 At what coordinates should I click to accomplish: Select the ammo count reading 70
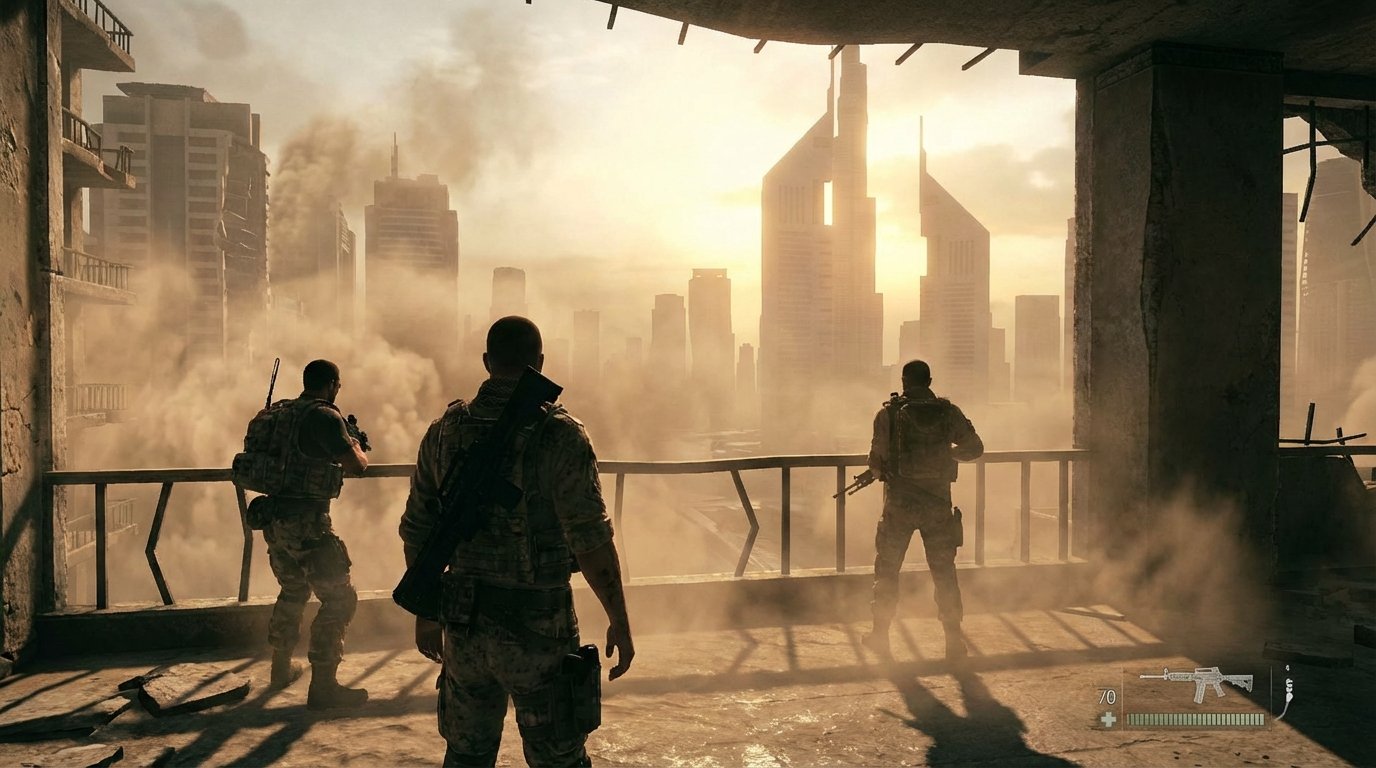[x=1106, y=696]
